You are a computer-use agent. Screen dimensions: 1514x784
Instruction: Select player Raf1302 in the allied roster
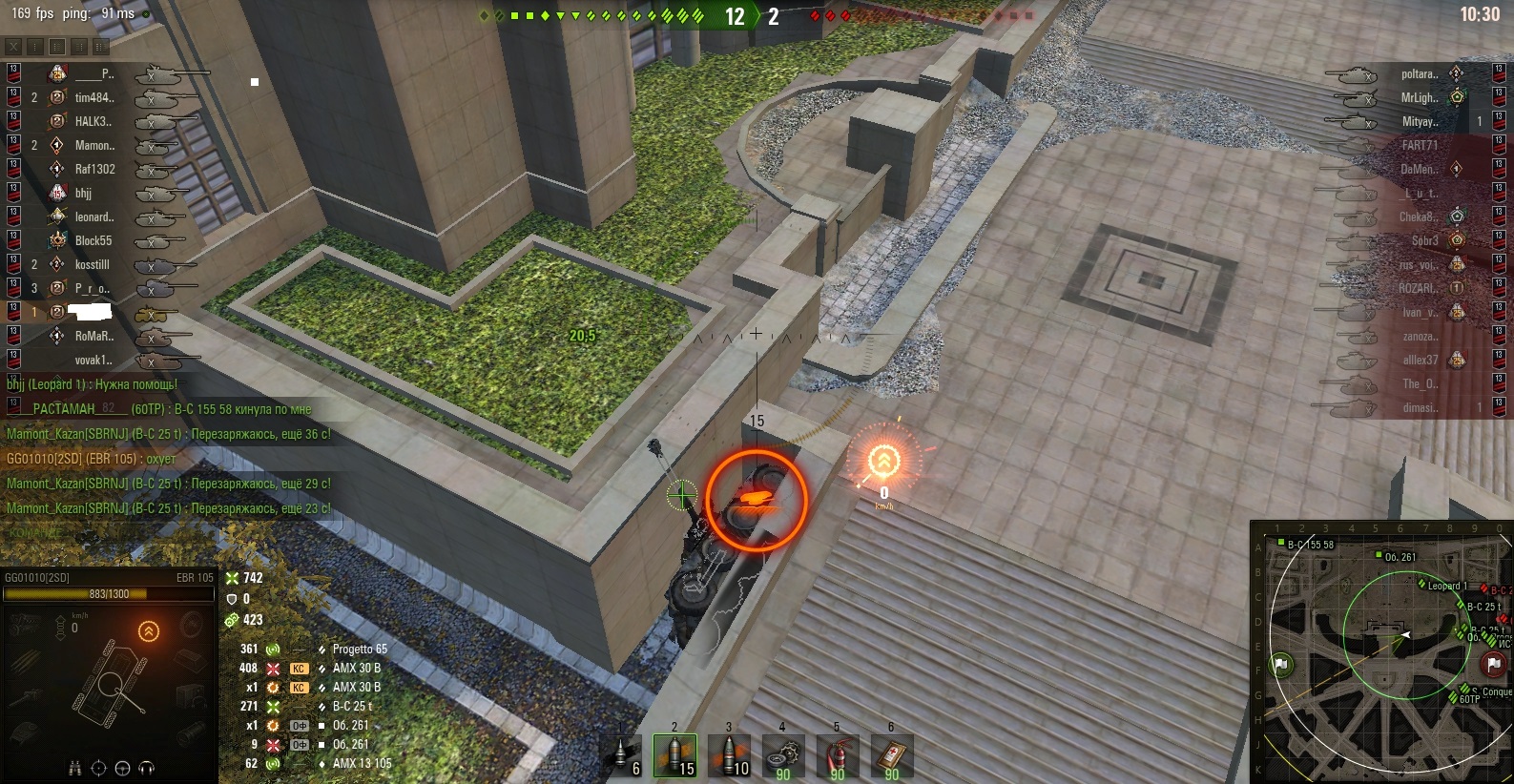click(94, 169)
